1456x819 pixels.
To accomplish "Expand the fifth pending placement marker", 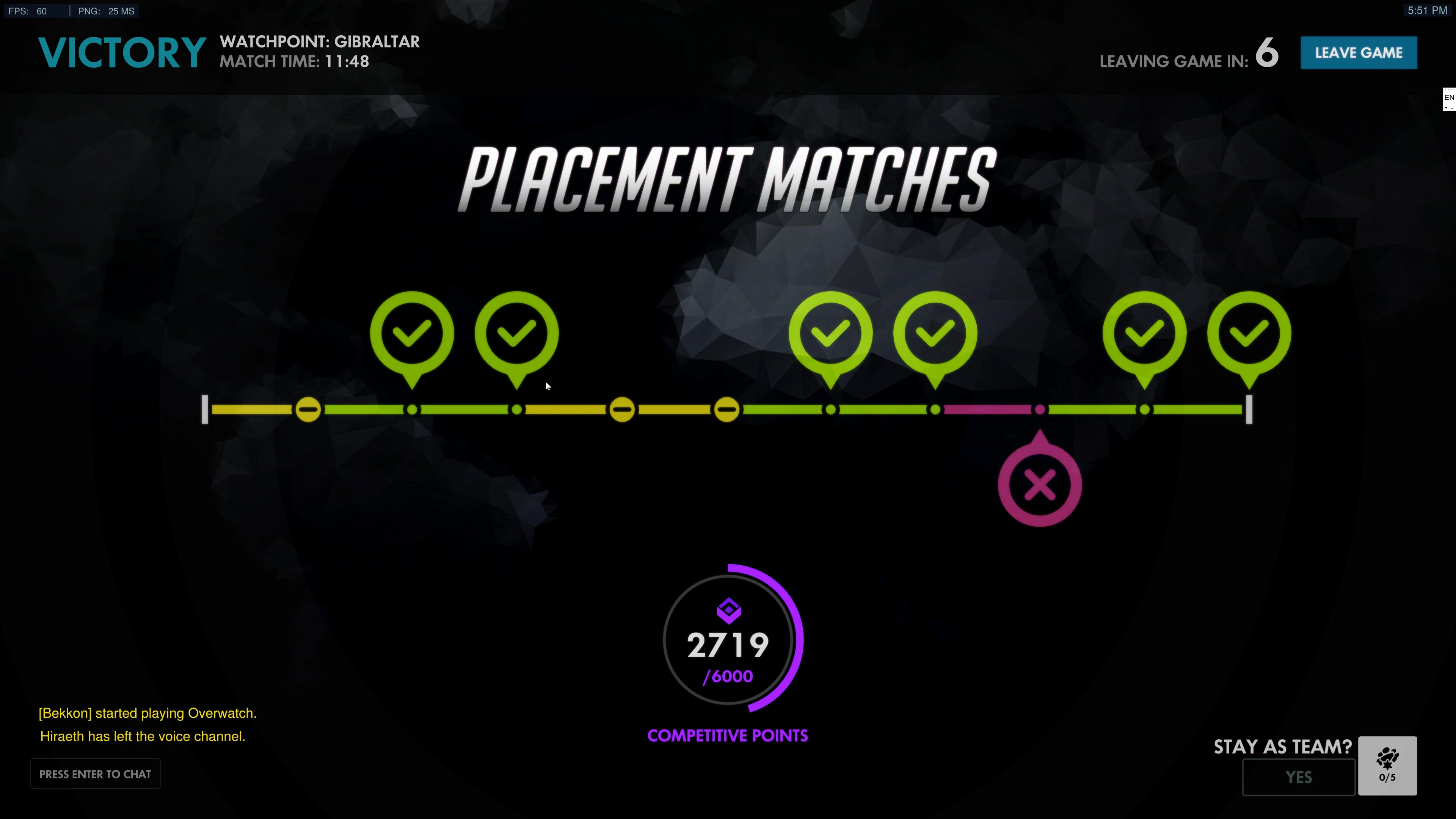I will [x=728, y=409].
